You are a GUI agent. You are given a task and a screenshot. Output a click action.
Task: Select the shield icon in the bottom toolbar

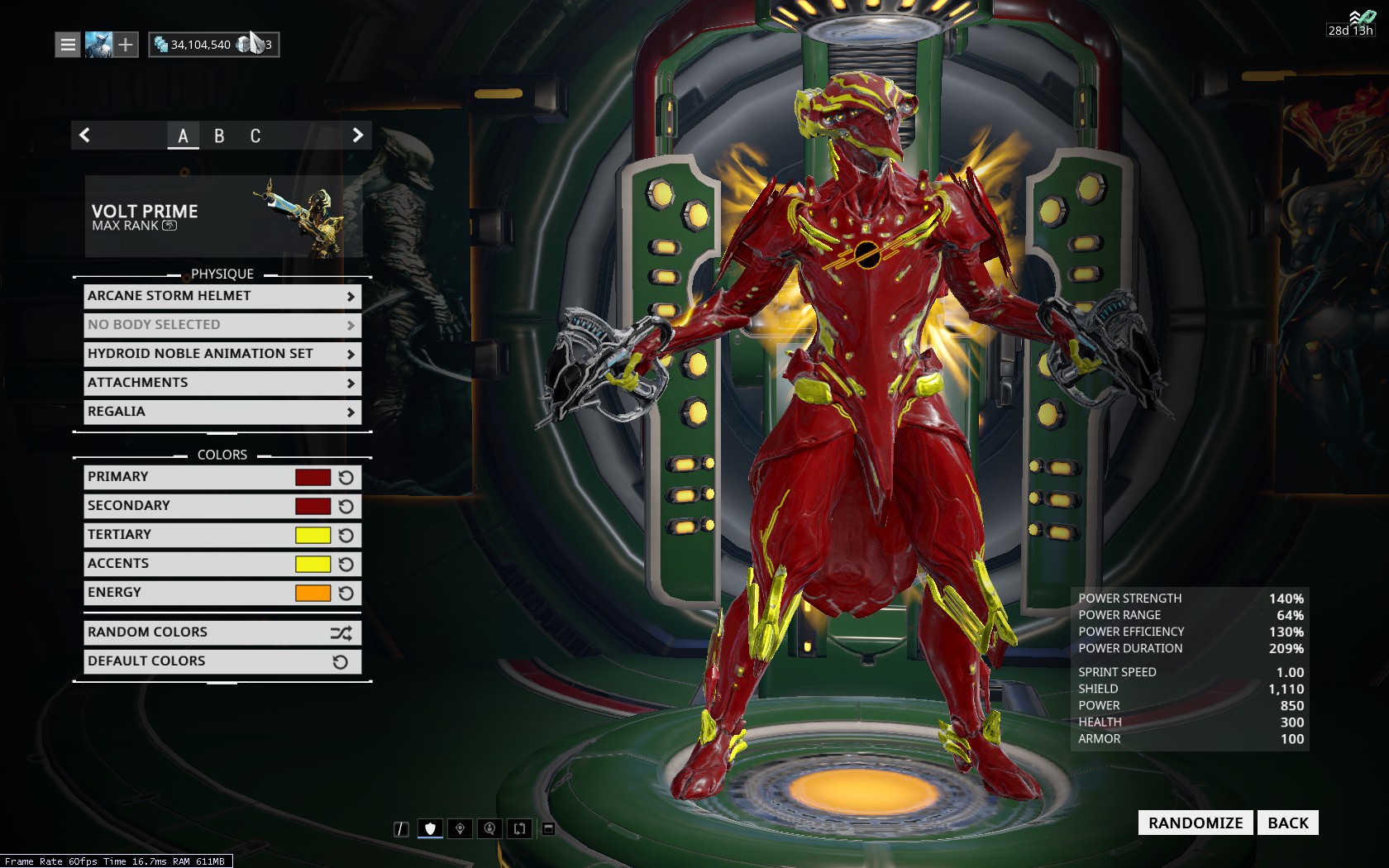[430, 828]
